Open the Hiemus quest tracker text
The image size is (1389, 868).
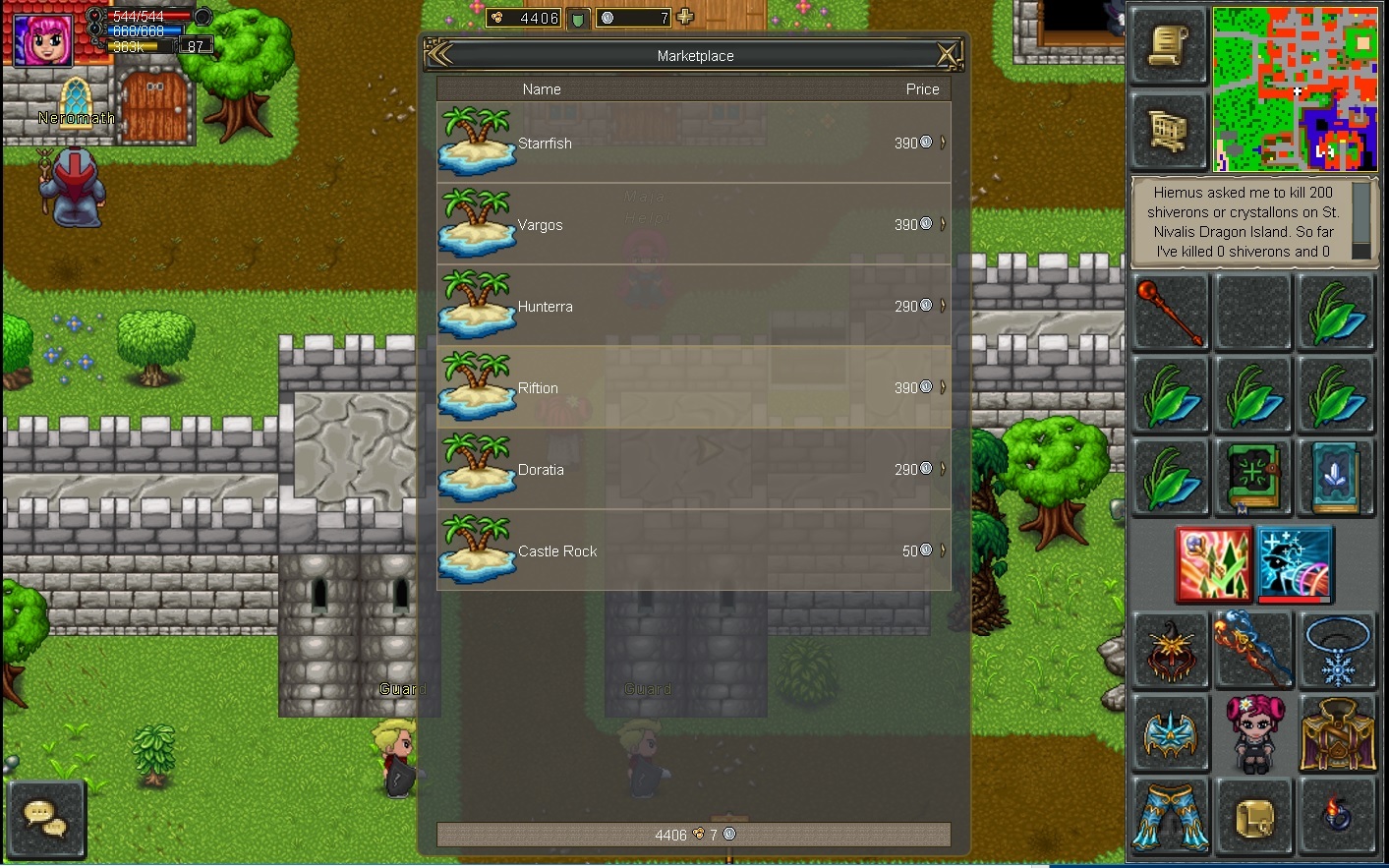pos(1243,222)
